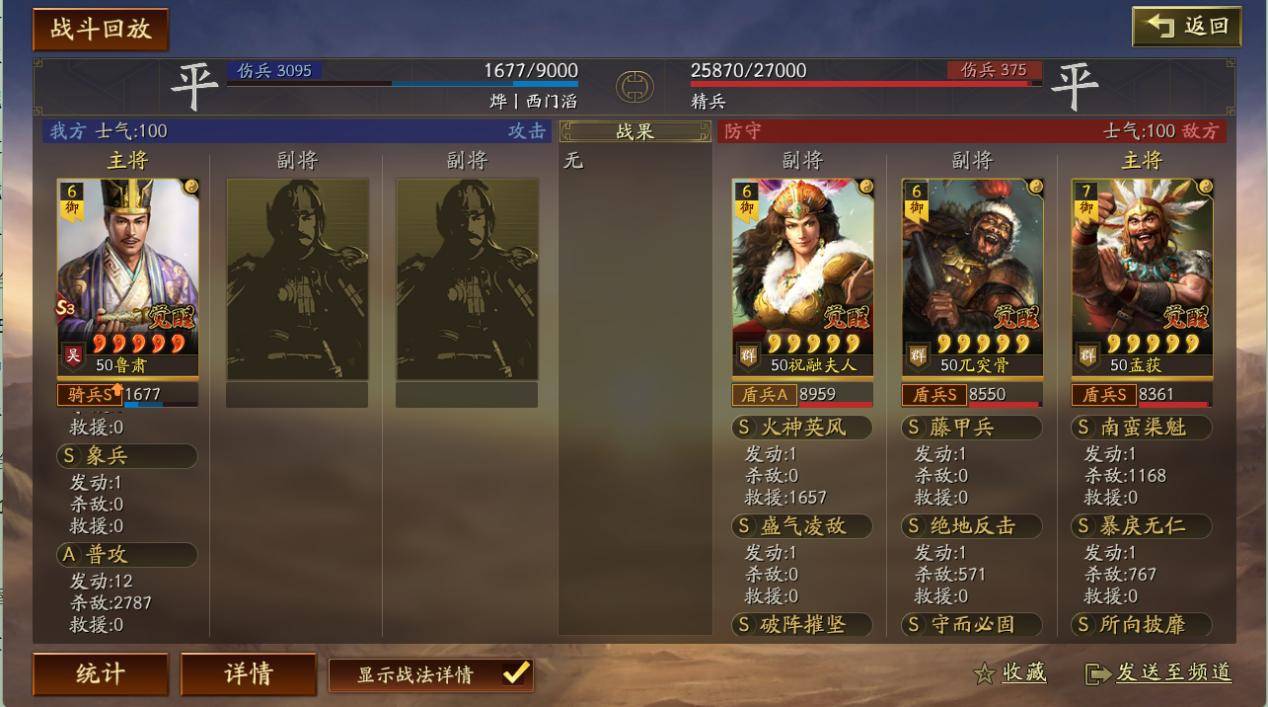Choose 发送至频道 to share the replay

(1158, 673)
